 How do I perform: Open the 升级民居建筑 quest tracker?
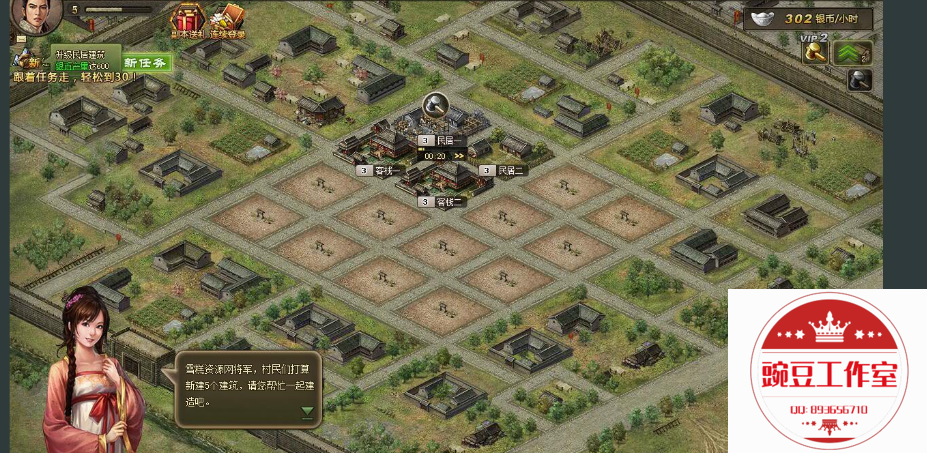pyautogui.click(x=84, y=58)
